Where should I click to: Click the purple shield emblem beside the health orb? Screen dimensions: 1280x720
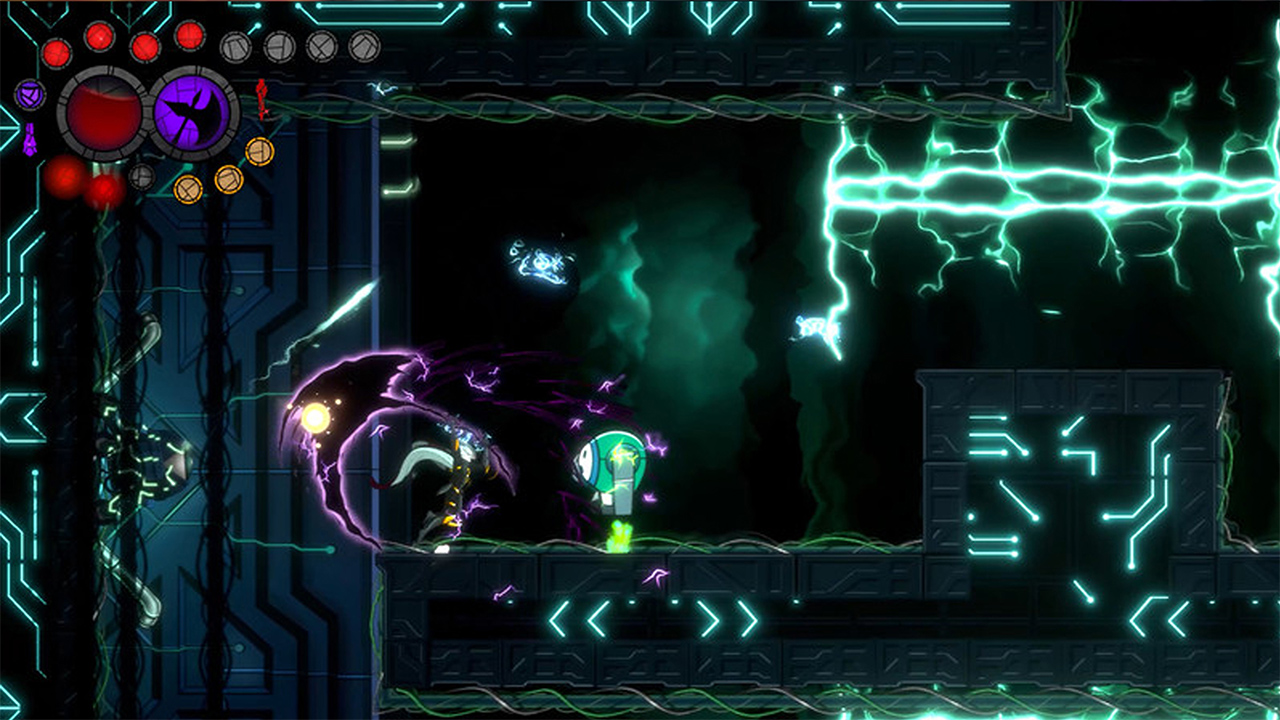[30, 94]
